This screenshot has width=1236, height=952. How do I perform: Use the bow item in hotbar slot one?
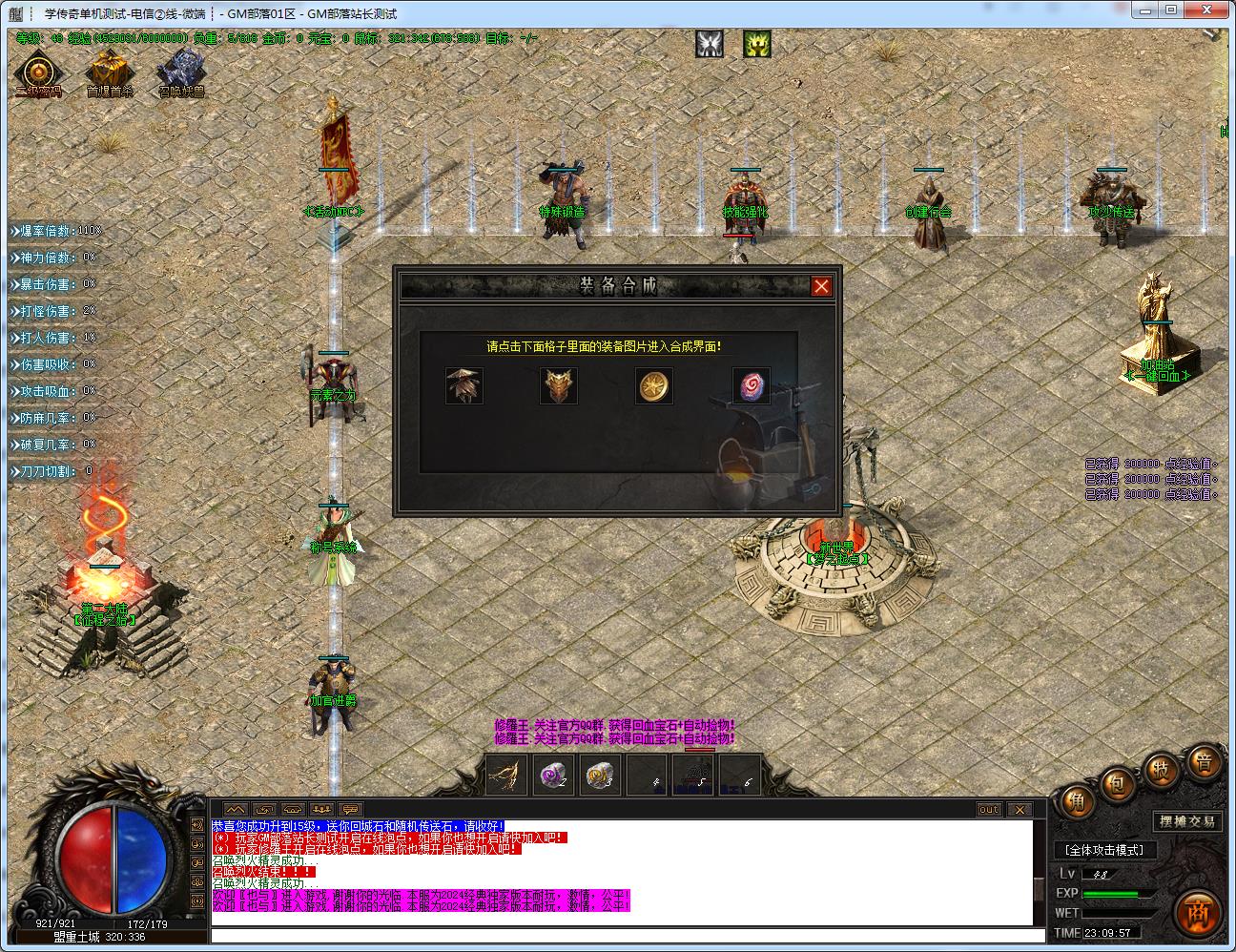click(506, 775)
